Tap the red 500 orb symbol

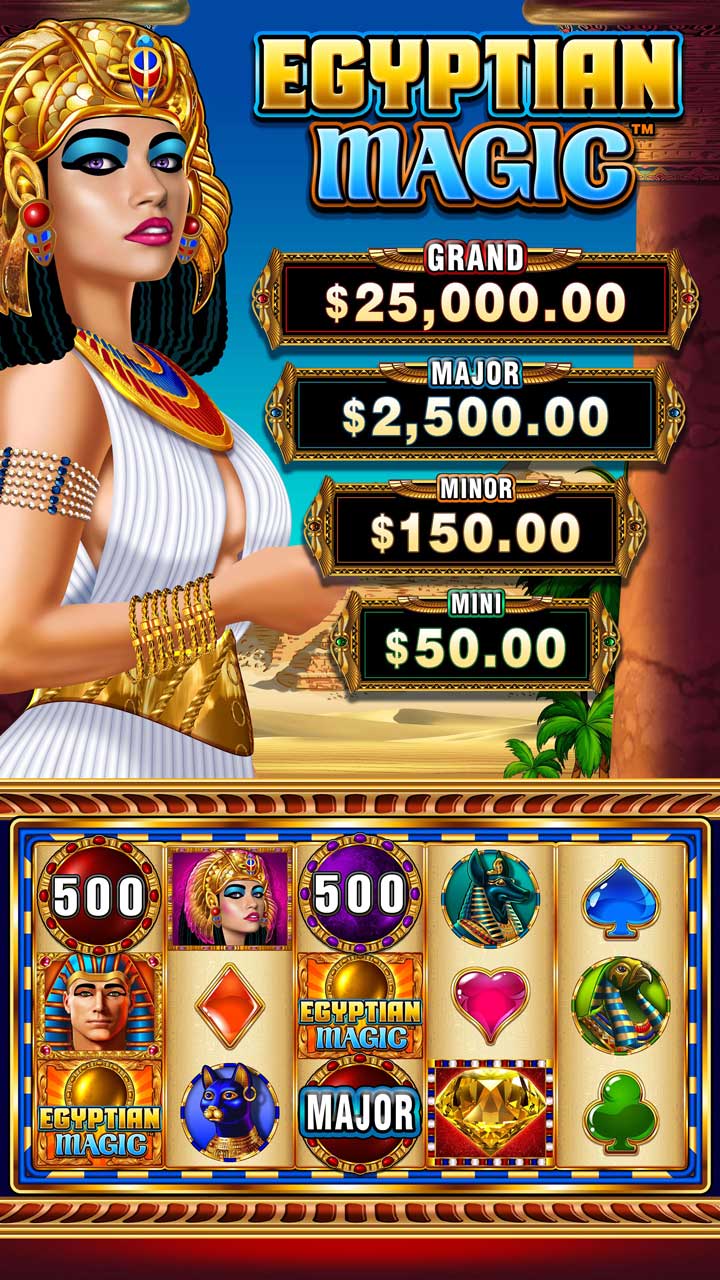99,897
